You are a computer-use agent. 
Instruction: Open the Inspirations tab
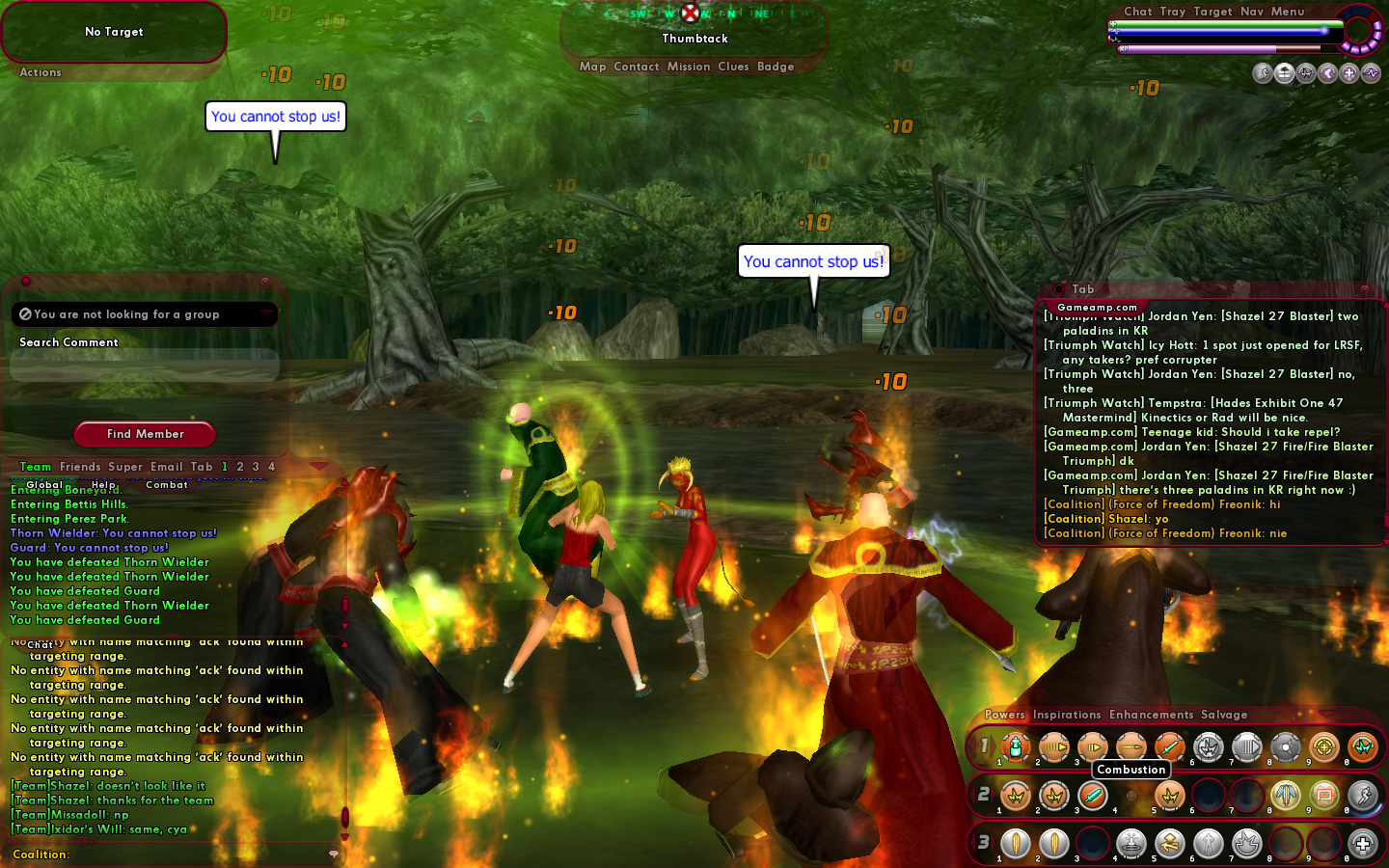coord(1067,715)
